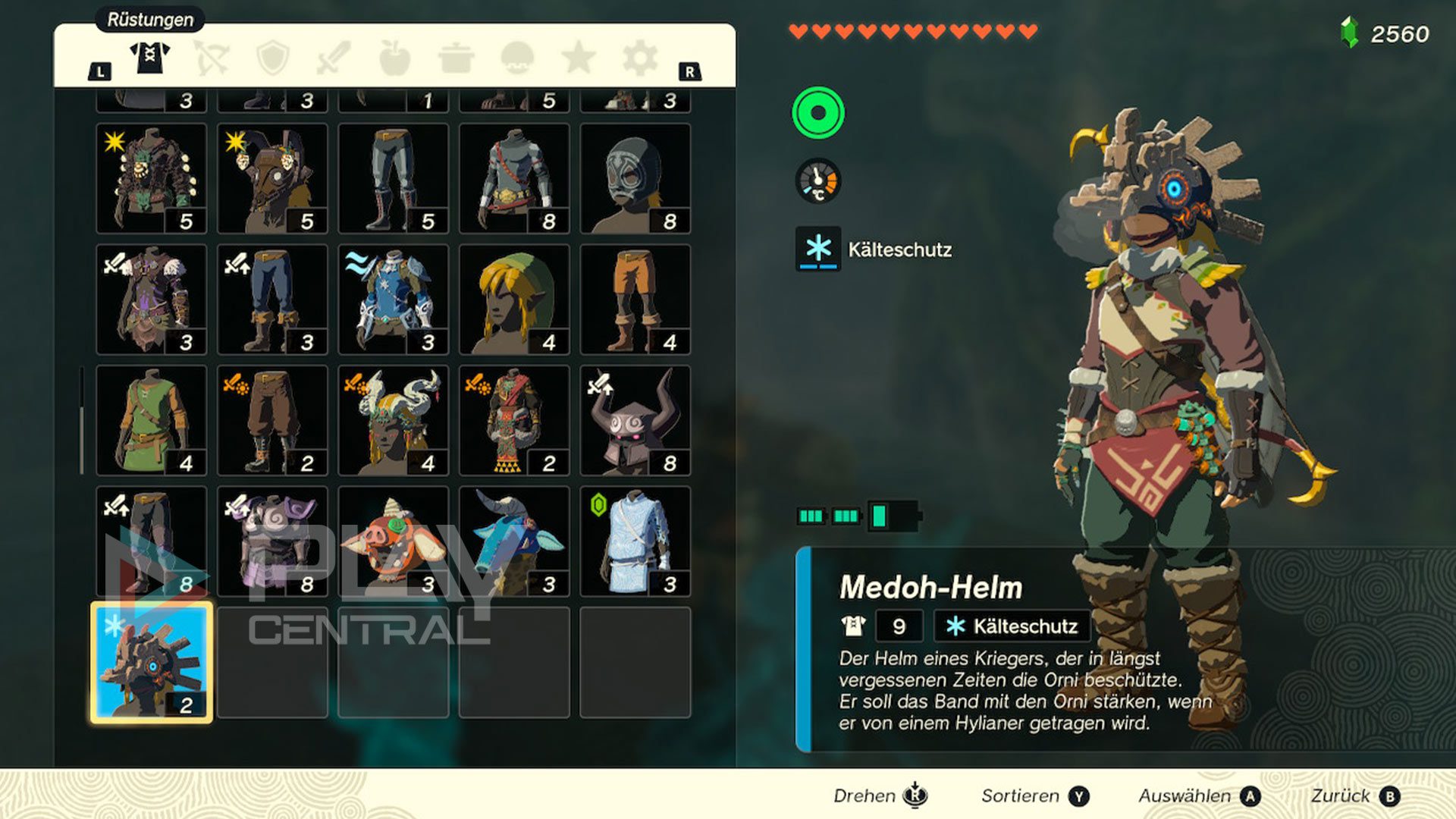Select the dark hooded mask armor
The image size is (1456, 819).
(x=635, y=179)
